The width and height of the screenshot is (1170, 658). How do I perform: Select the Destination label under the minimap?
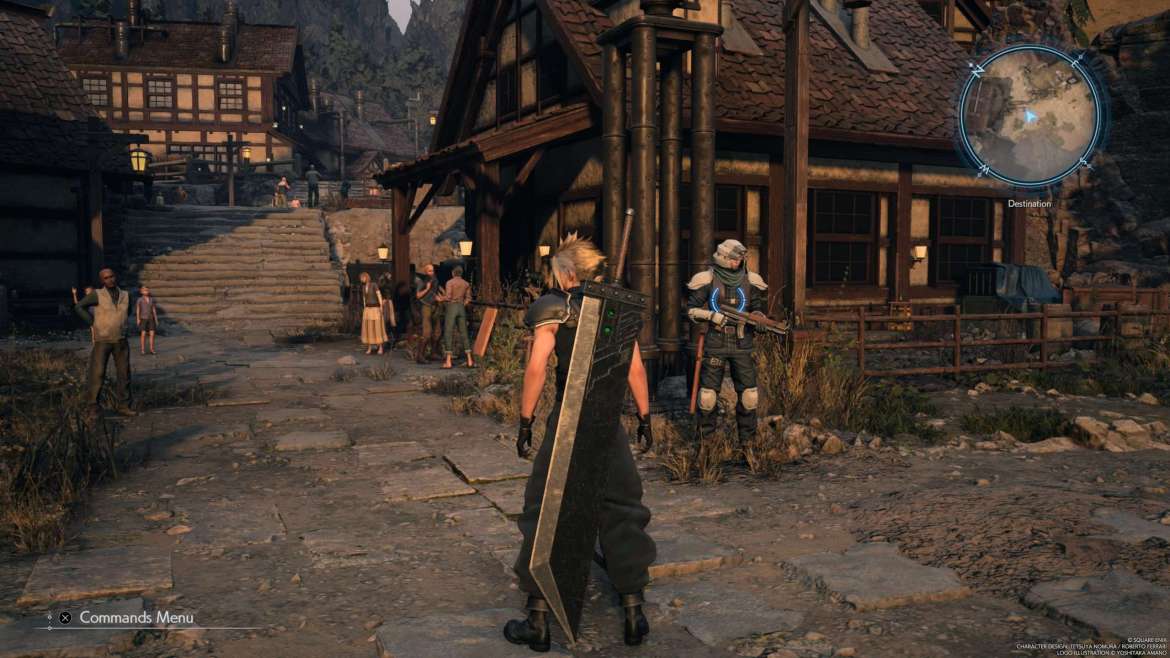pyautogui.click(x=1029, y=204)
